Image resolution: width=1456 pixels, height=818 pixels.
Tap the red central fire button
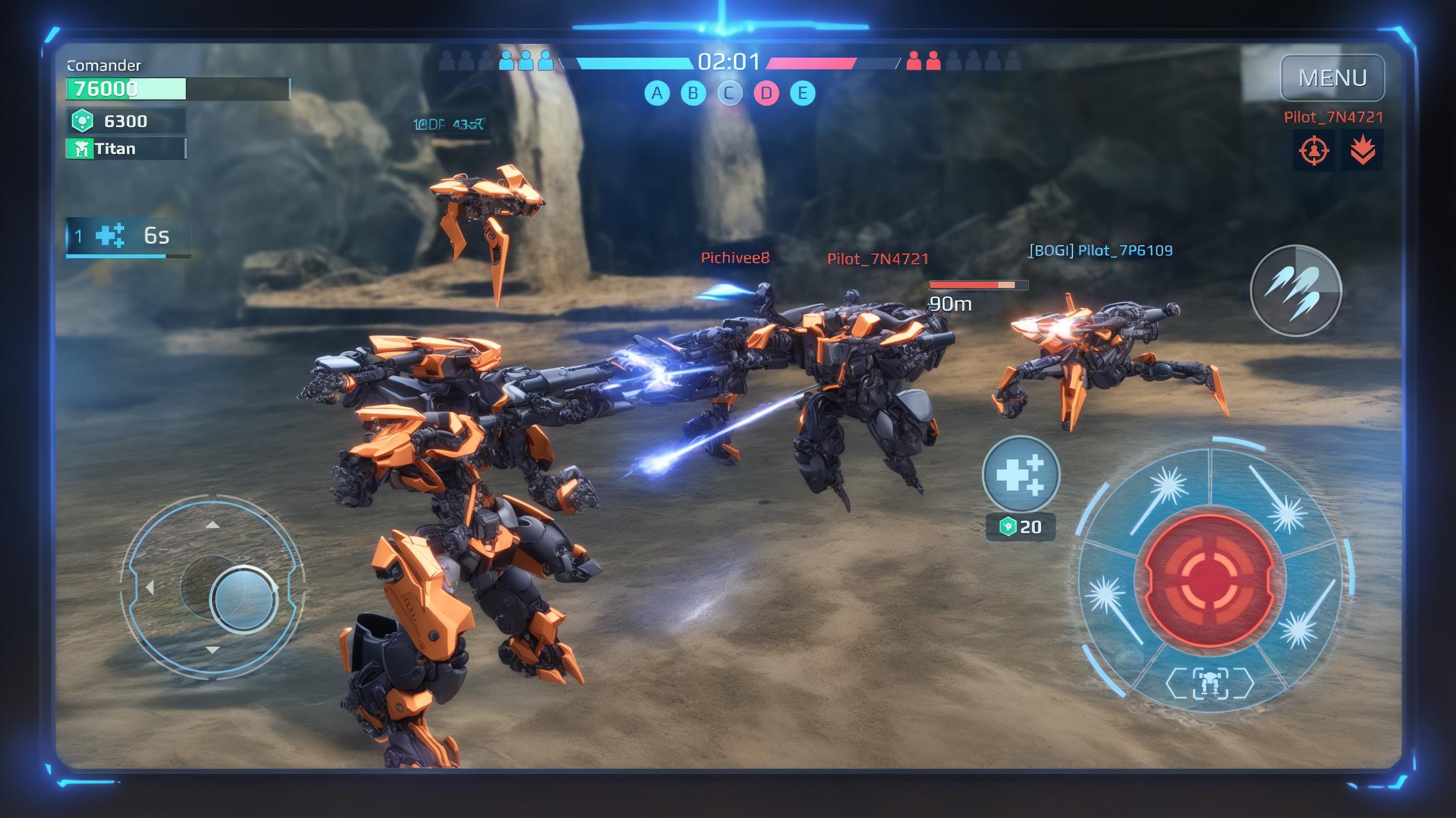[1209, 580]
